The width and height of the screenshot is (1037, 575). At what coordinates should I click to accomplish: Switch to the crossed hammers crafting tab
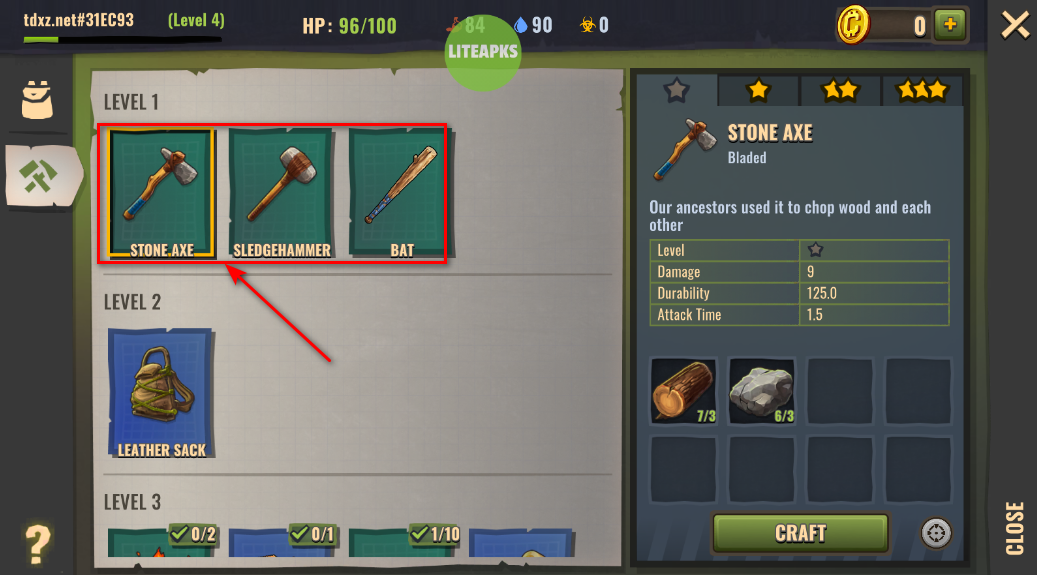[x=40, y=176]
